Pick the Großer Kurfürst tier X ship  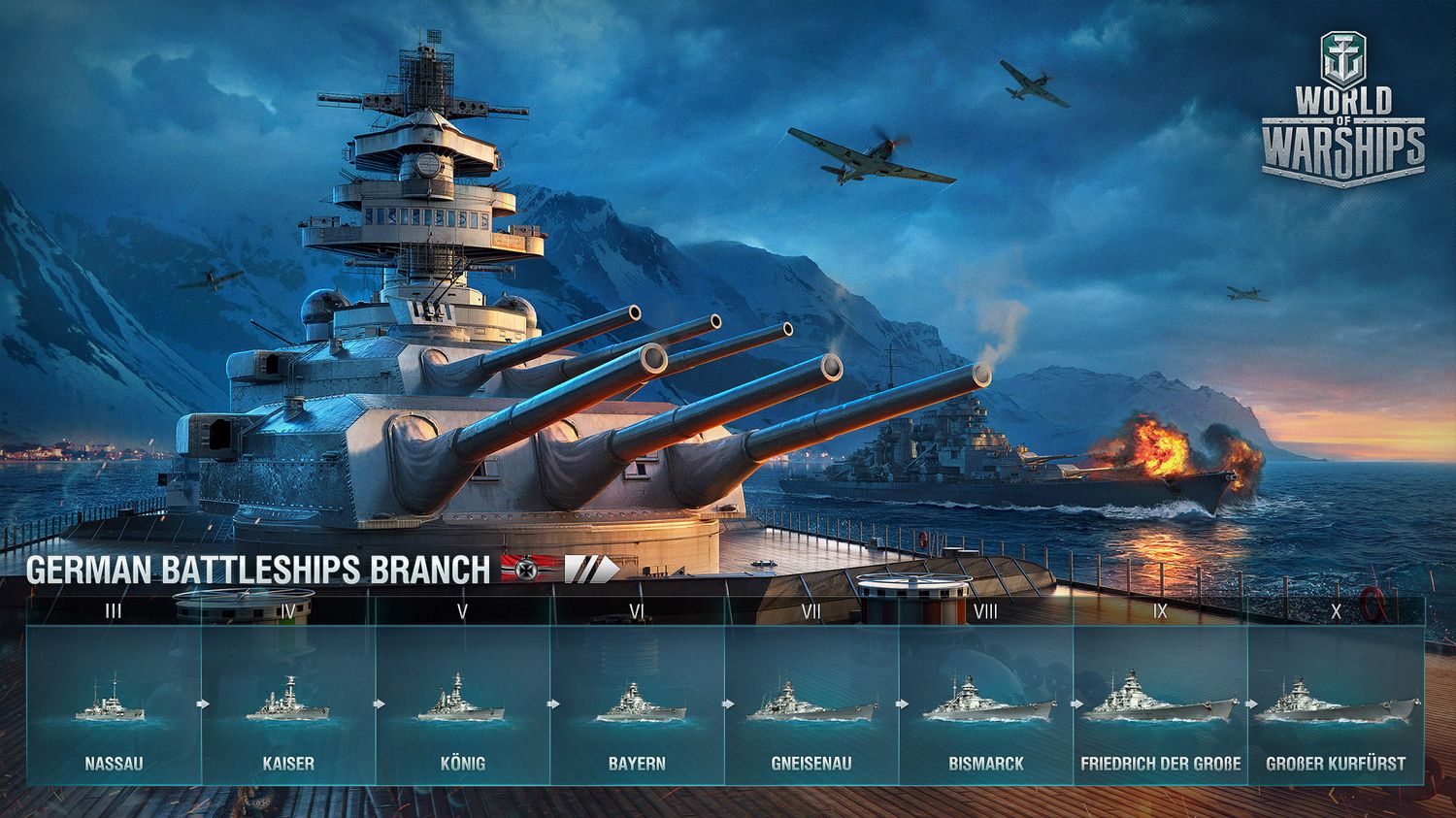(1336, 705)
